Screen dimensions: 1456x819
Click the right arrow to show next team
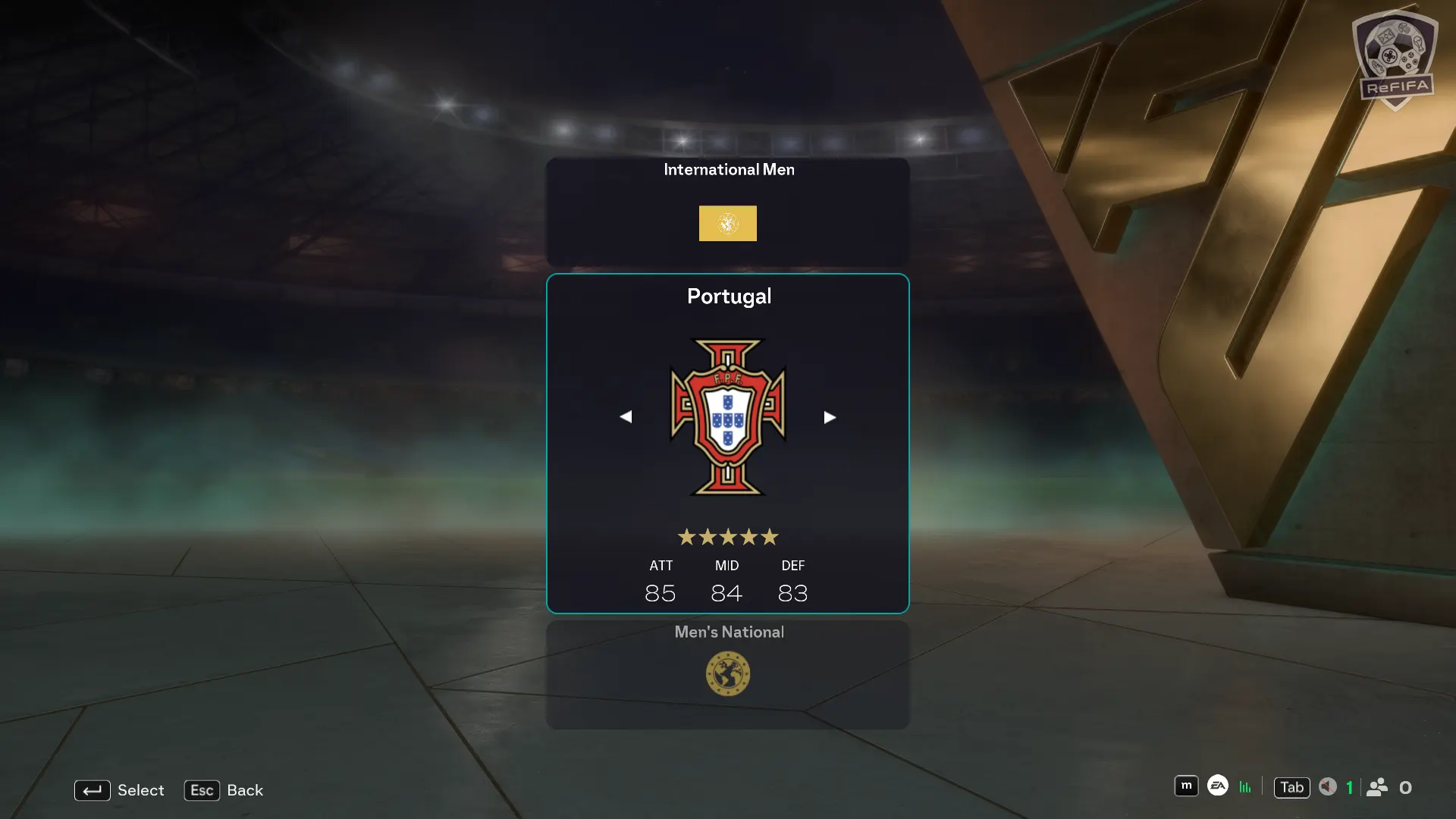tap(830, 417)
